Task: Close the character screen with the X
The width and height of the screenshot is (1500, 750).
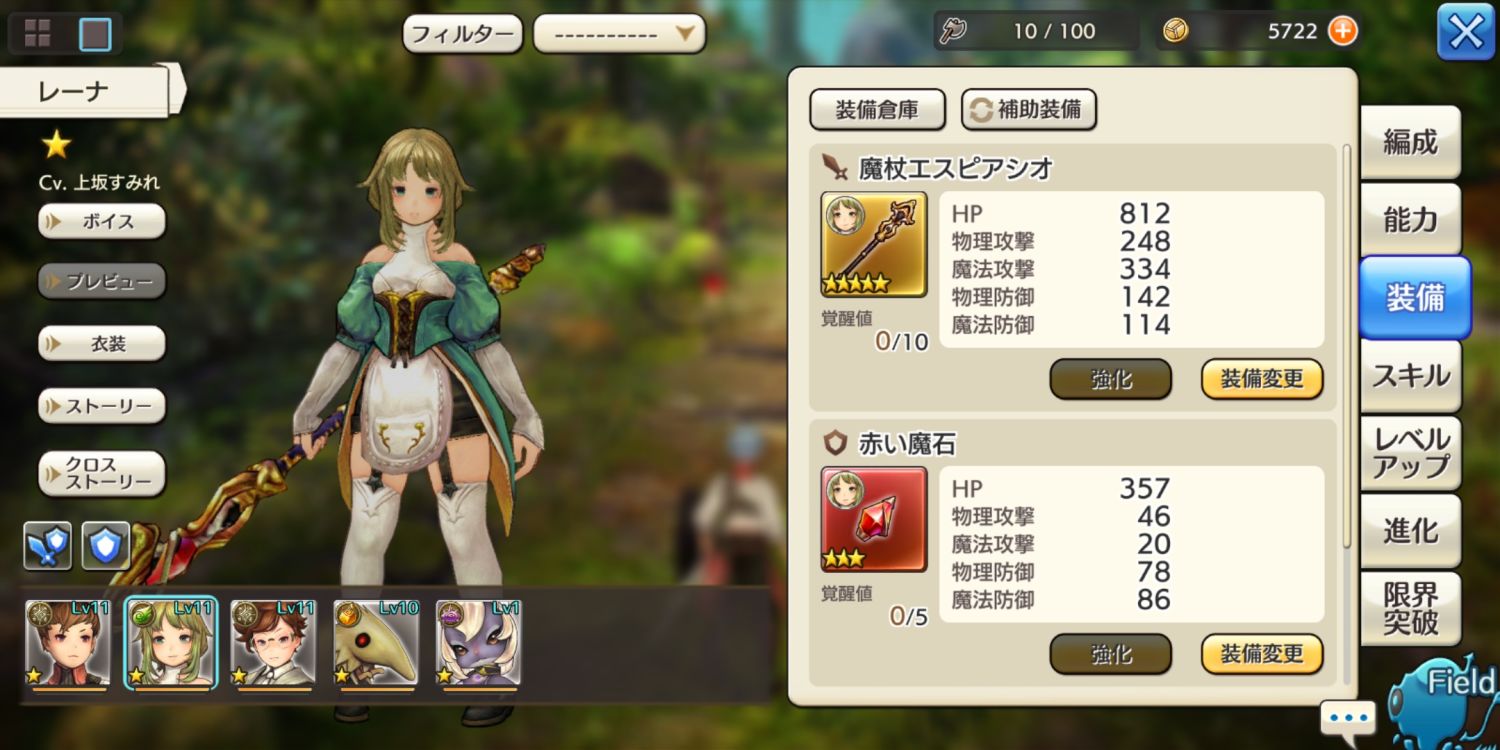Action: point(1465,33)
